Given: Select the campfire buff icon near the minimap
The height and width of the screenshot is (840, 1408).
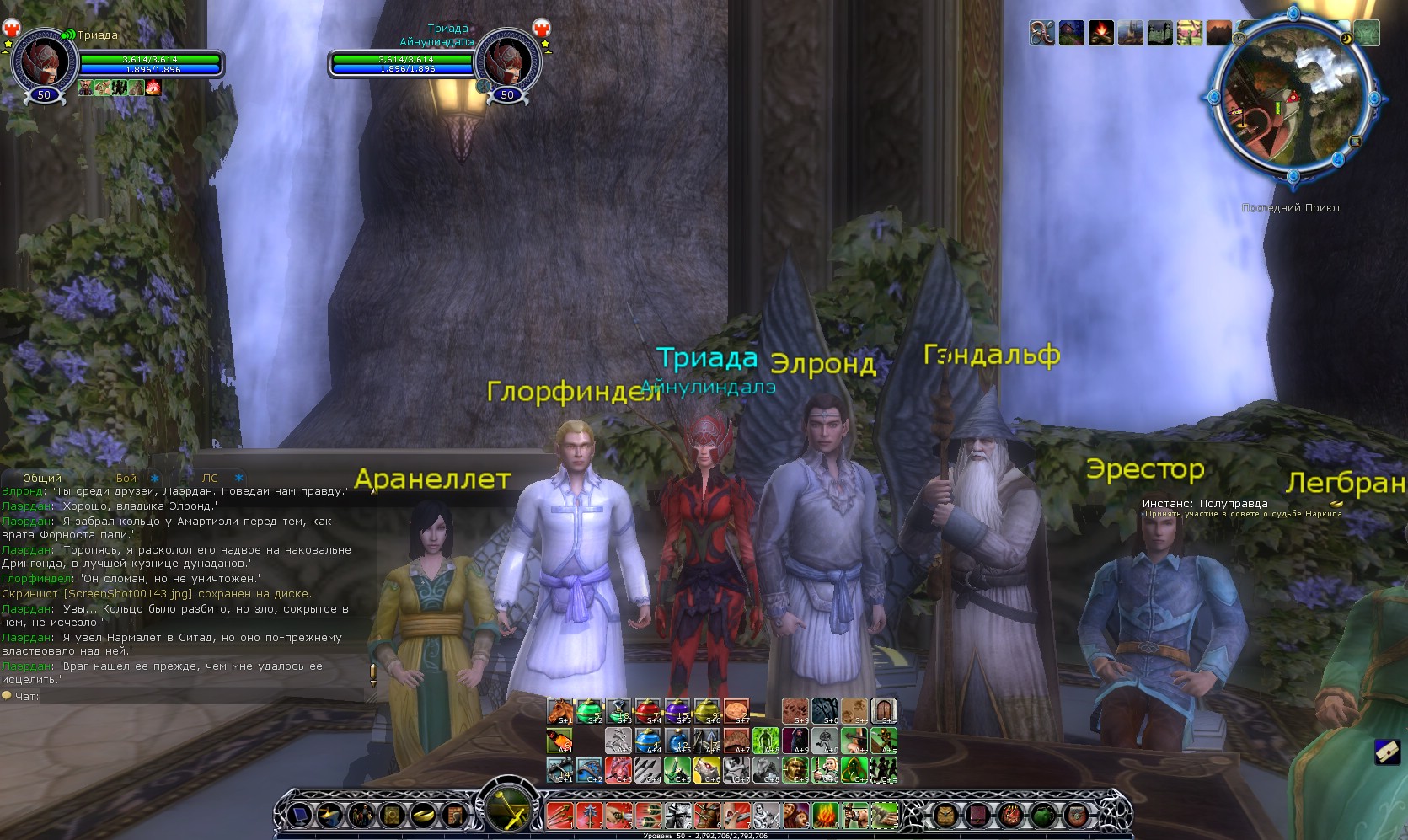Looking at the screenshot, I should click(x=1101, y=34).
